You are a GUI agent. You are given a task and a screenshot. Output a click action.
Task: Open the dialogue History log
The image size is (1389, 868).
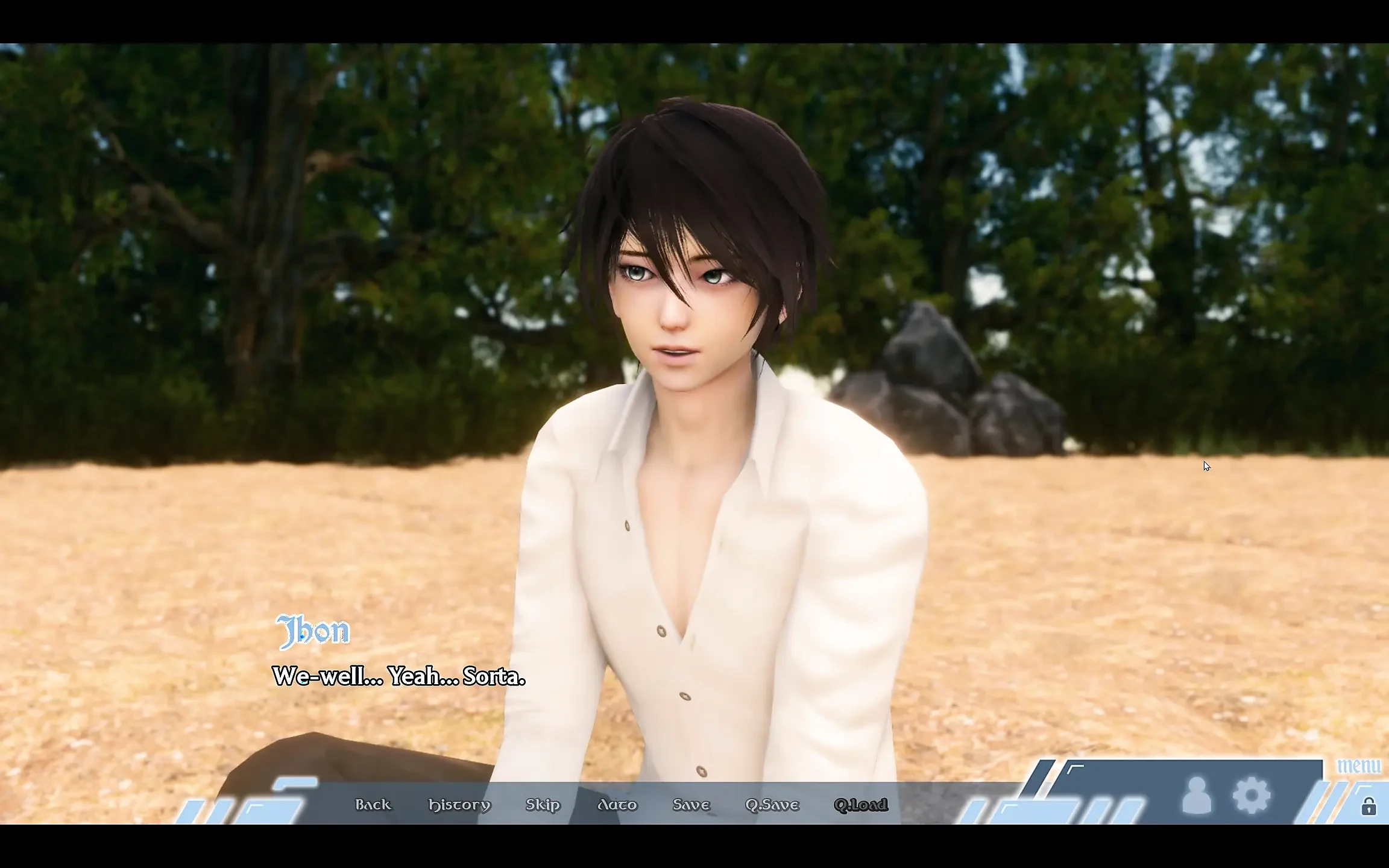tap(459, 805)
